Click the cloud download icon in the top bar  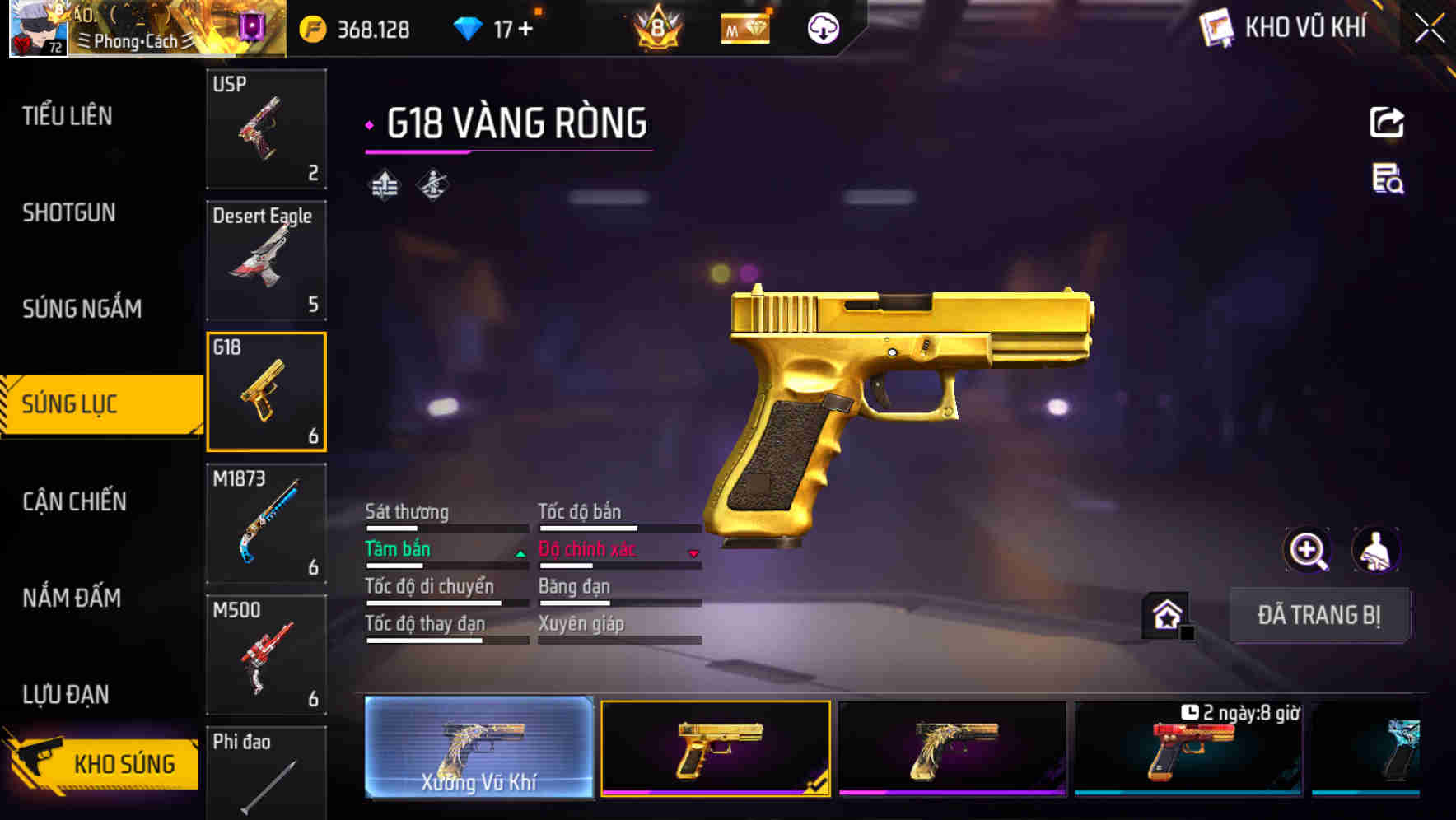pos(822,27)
